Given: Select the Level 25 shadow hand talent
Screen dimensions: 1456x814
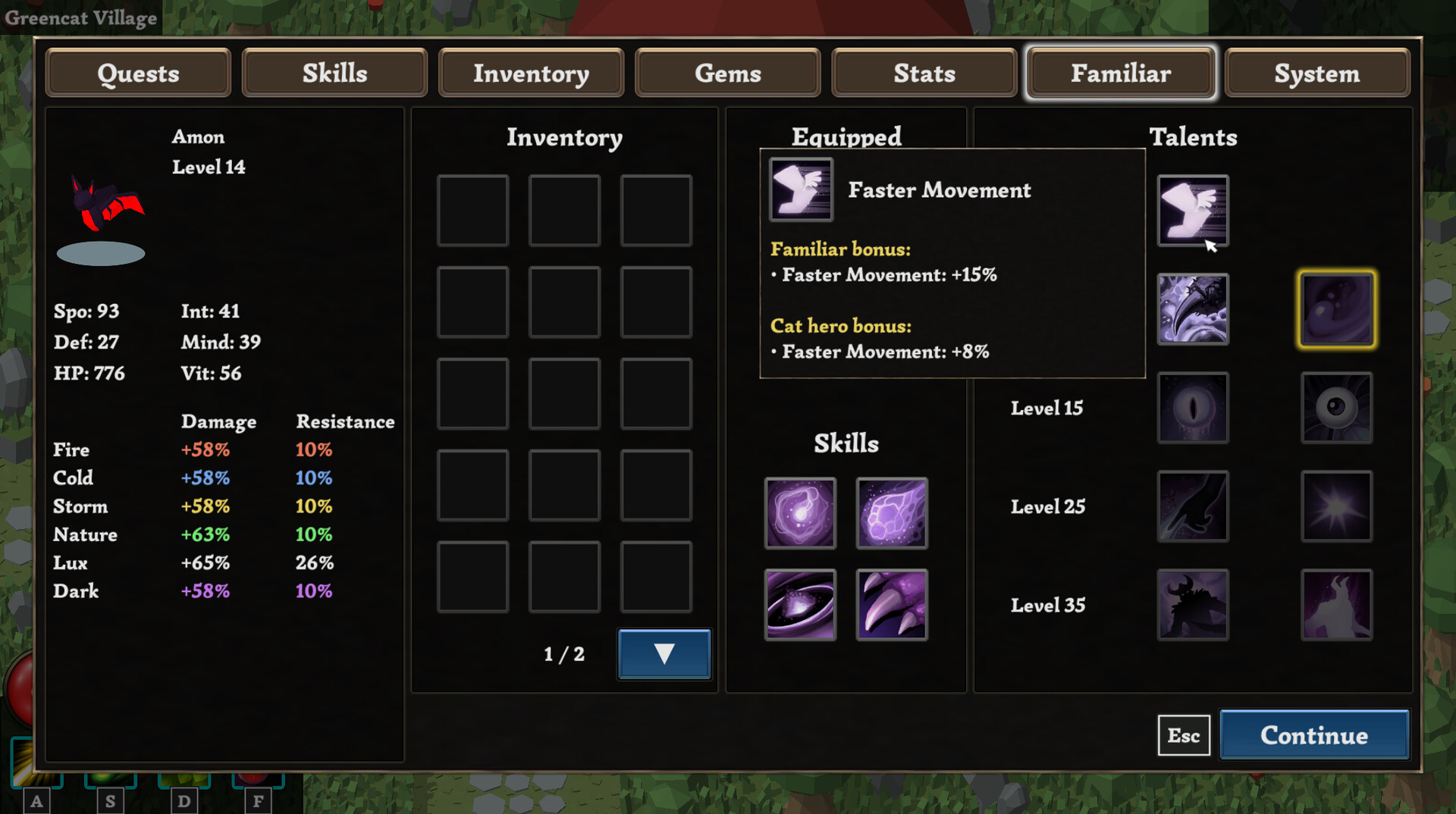Looking at the screenshot, I should click(x=1193, y=506).
